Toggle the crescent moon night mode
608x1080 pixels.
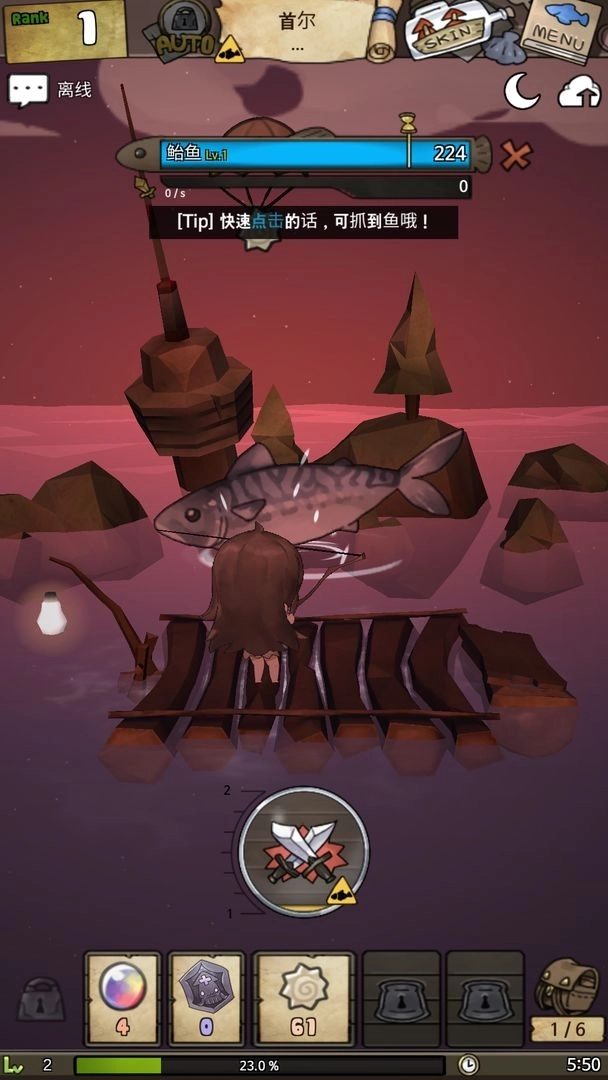pos(521,92)
